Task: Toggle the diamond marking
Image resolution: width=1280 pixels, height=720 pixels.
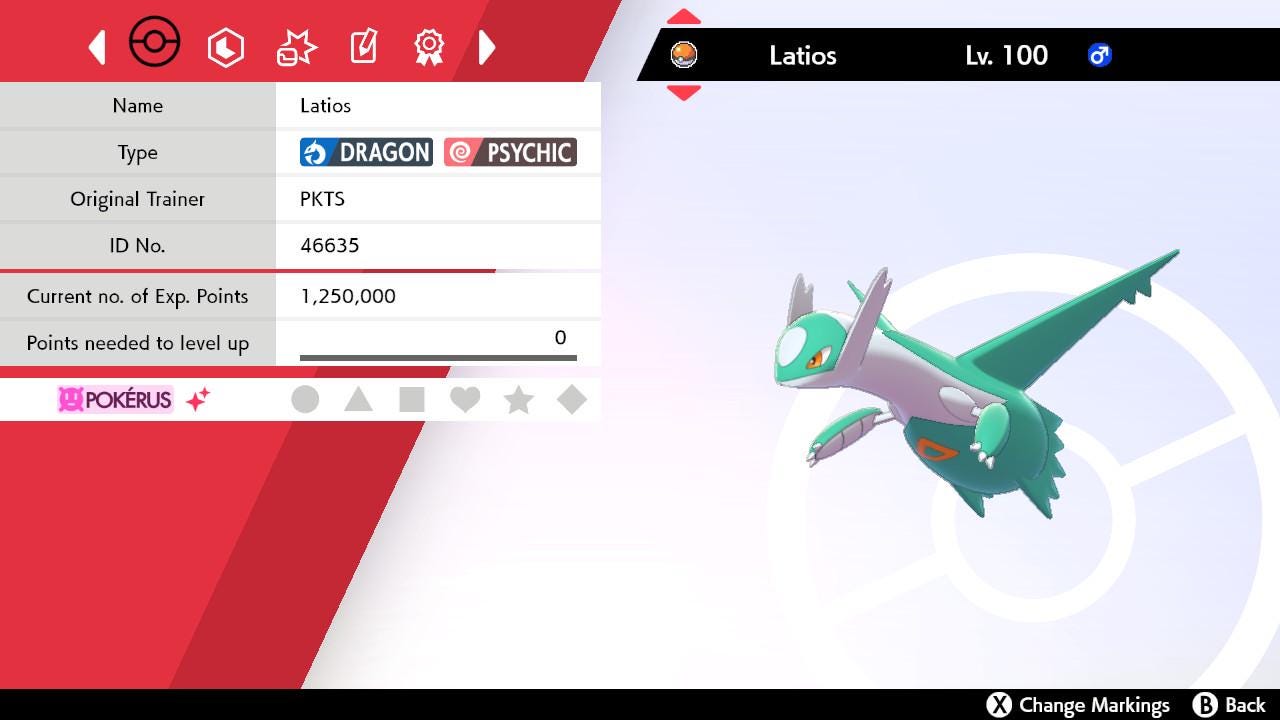Action: (571, 400)
